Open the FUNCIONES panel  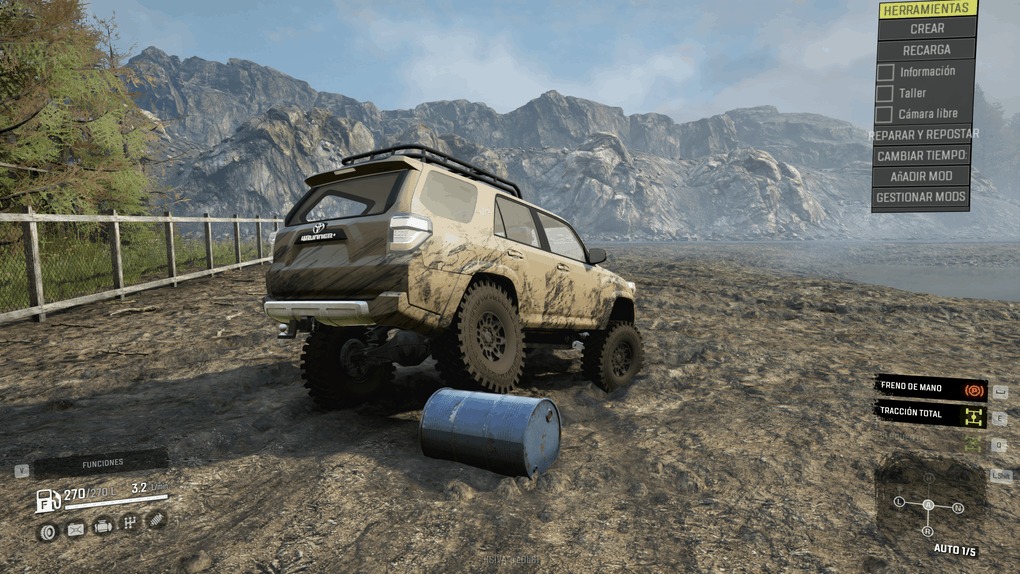point(102,463)
